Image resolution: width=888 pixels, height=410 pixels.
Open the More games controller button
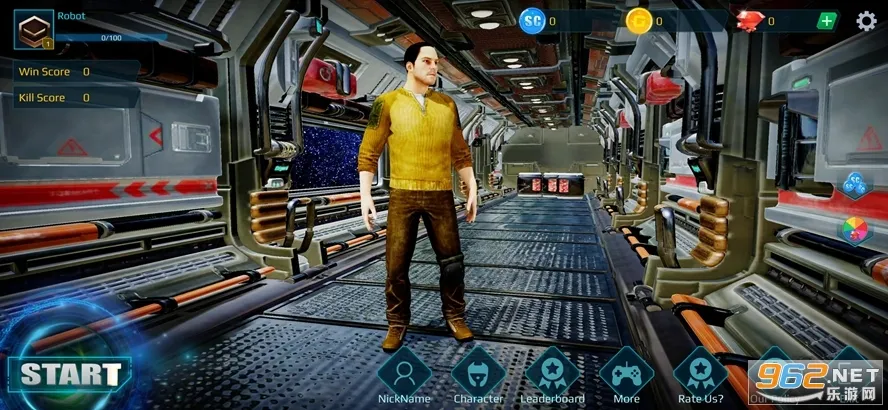click(x=626, y=374)
